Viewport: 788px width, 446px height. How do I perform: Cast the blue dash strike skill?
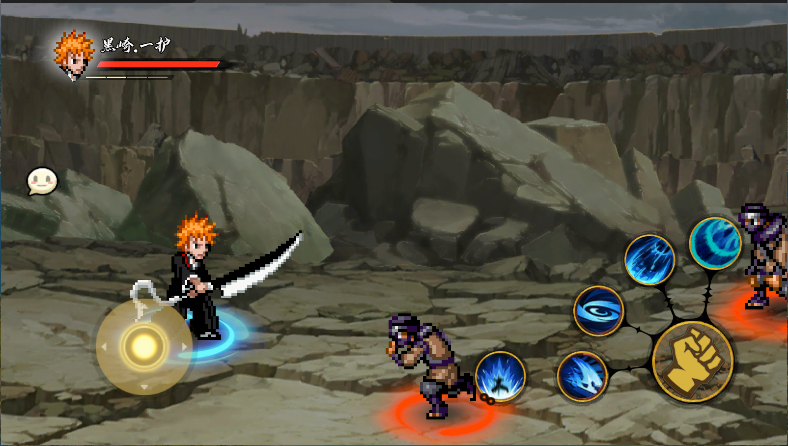click(x=582, y=377)
